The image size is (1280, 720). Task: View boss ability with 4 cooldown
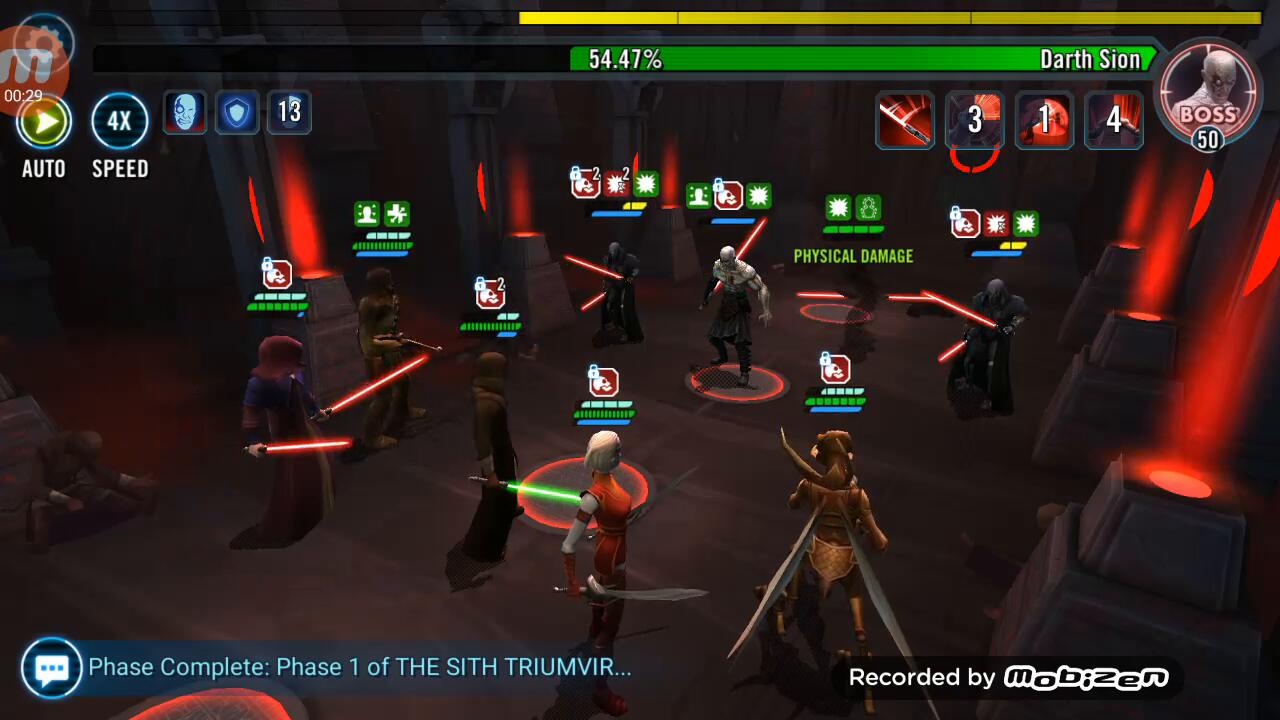(x=1114, y=120)
